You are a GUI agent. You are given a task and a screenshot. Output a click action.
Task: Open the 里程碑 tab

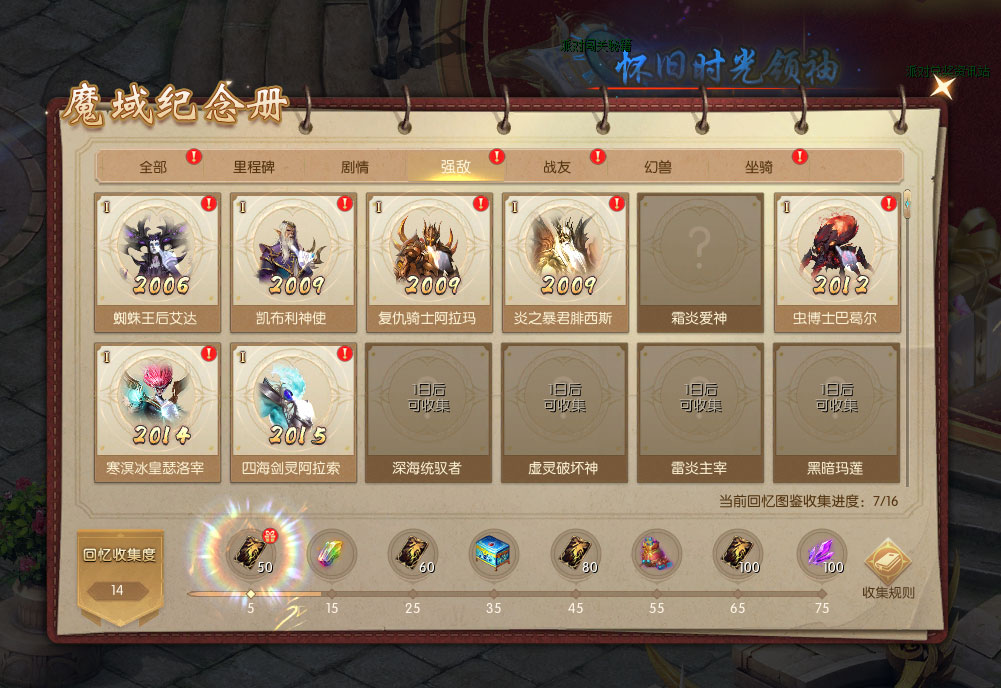click(254, 167)
